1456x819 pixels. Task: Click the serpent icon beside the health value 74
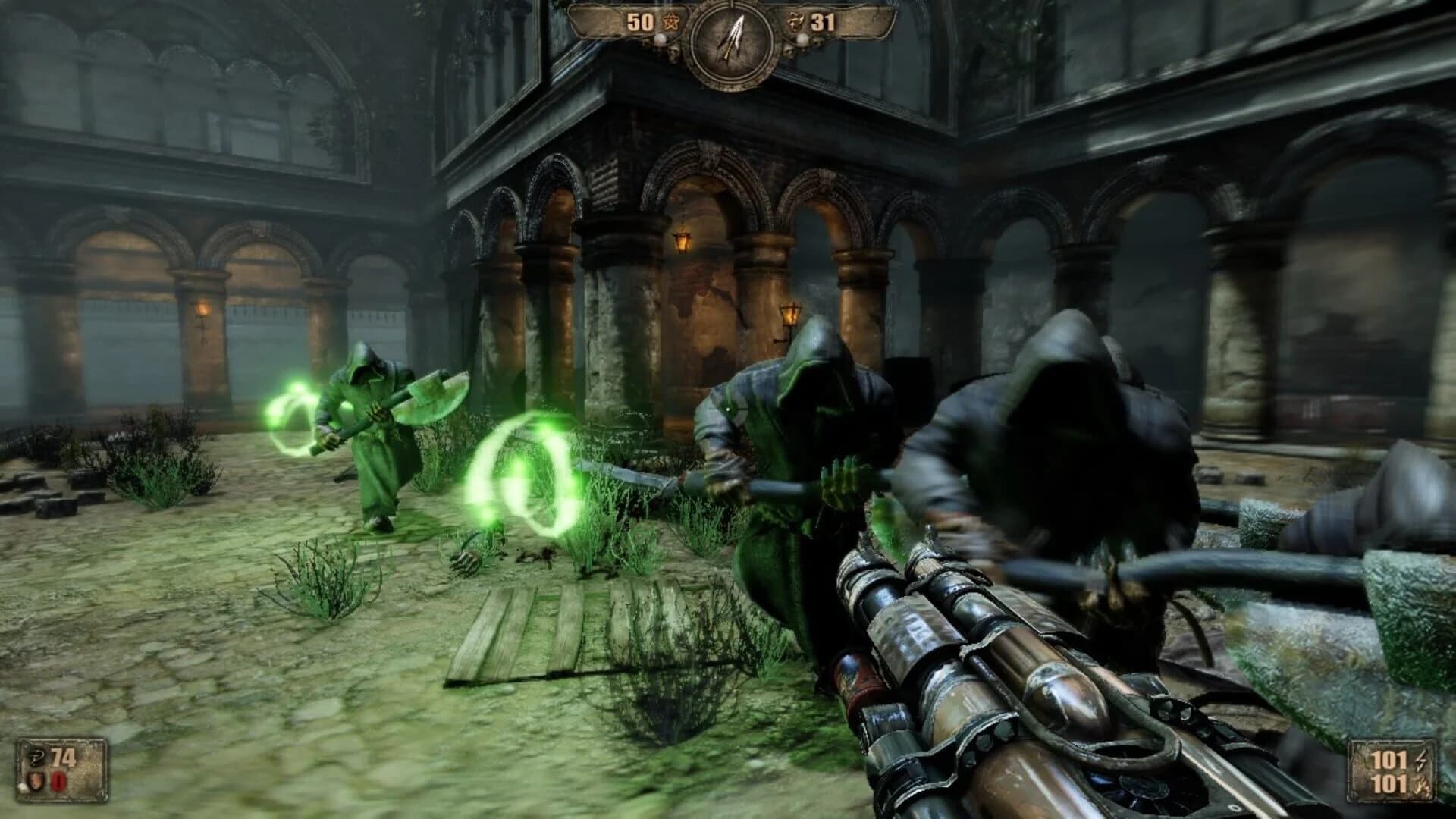(37, 759)
